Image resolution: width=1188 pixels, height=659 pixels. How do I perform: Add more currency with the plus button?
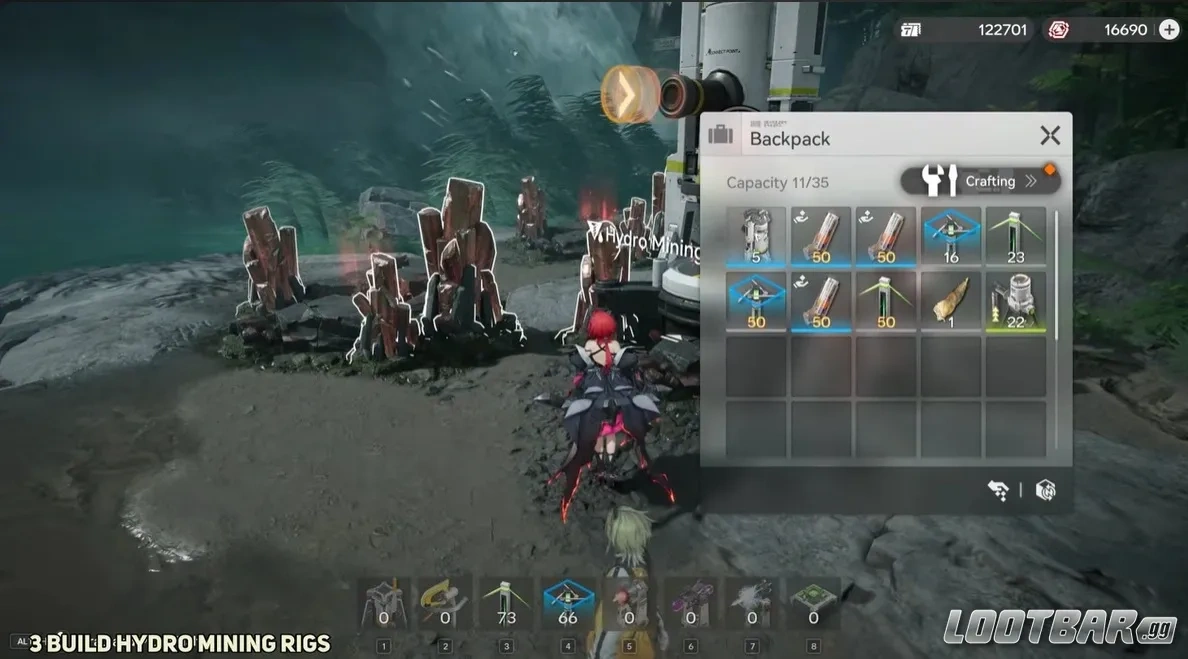pos(1169,30)
